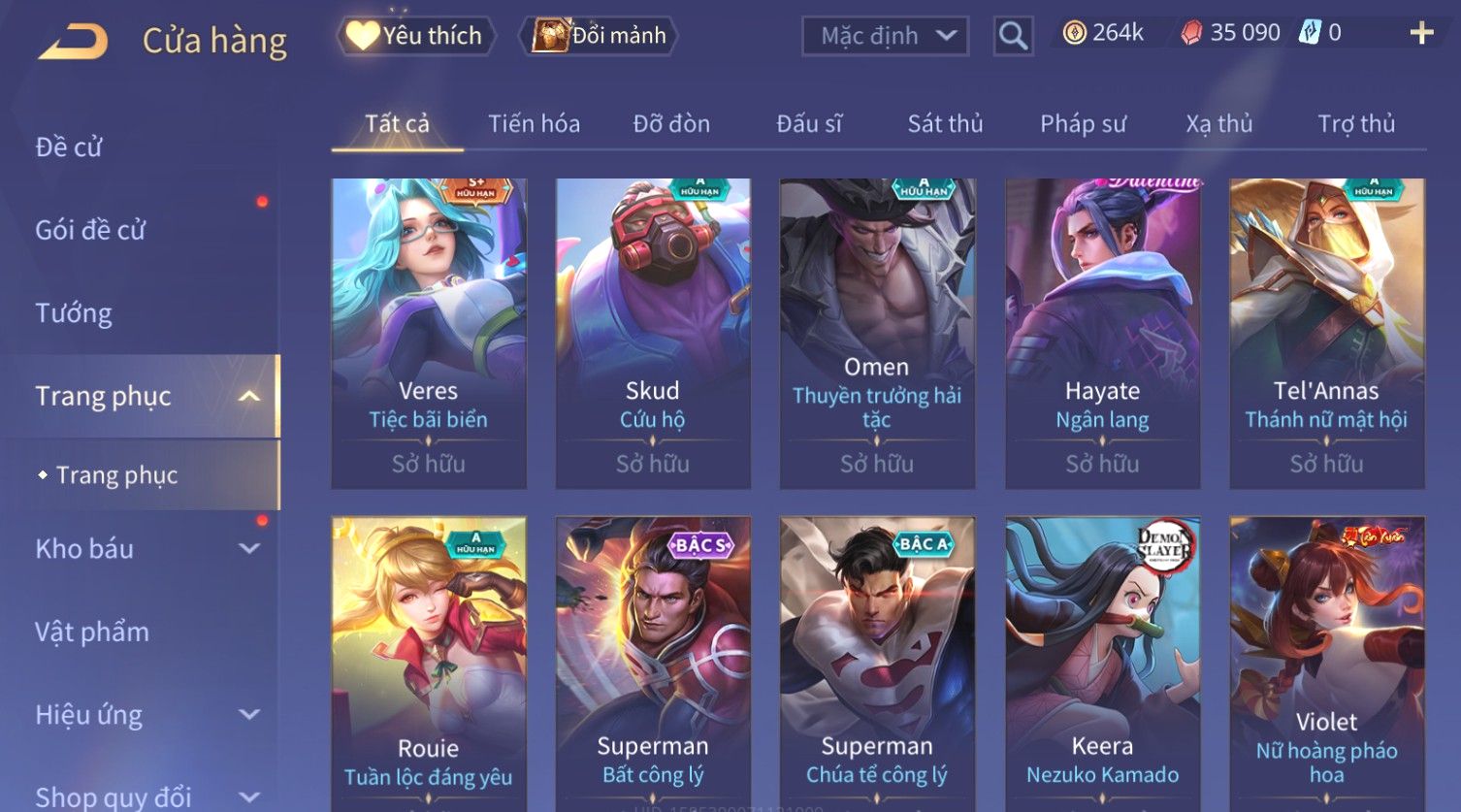Screen dimensions: 1461x812
Task: Show the Sát thủ skins tab
Action: [x=945, y=124]
